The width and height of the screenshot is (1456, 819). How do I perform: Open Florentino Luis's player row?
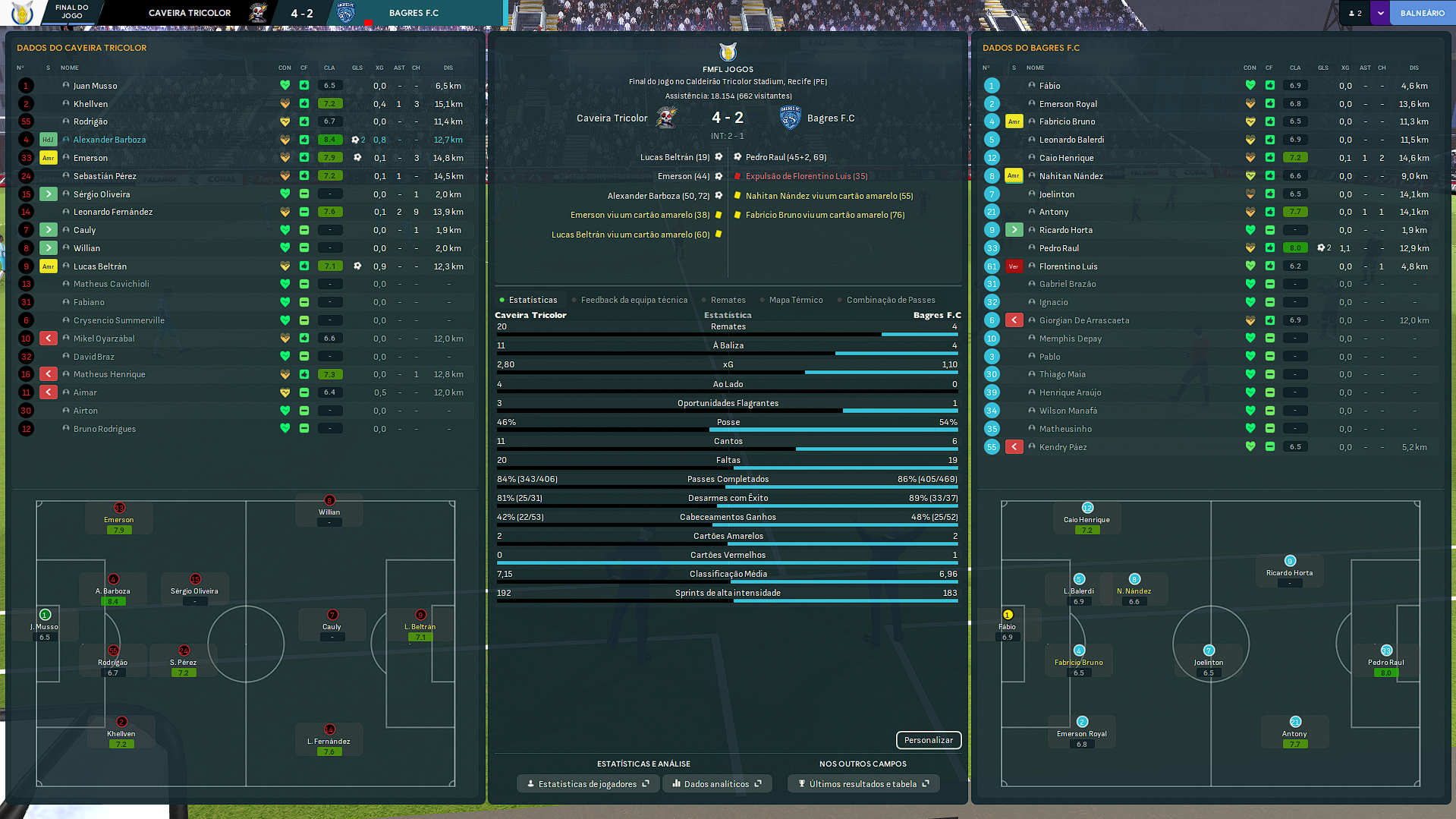coord(1068,266)
